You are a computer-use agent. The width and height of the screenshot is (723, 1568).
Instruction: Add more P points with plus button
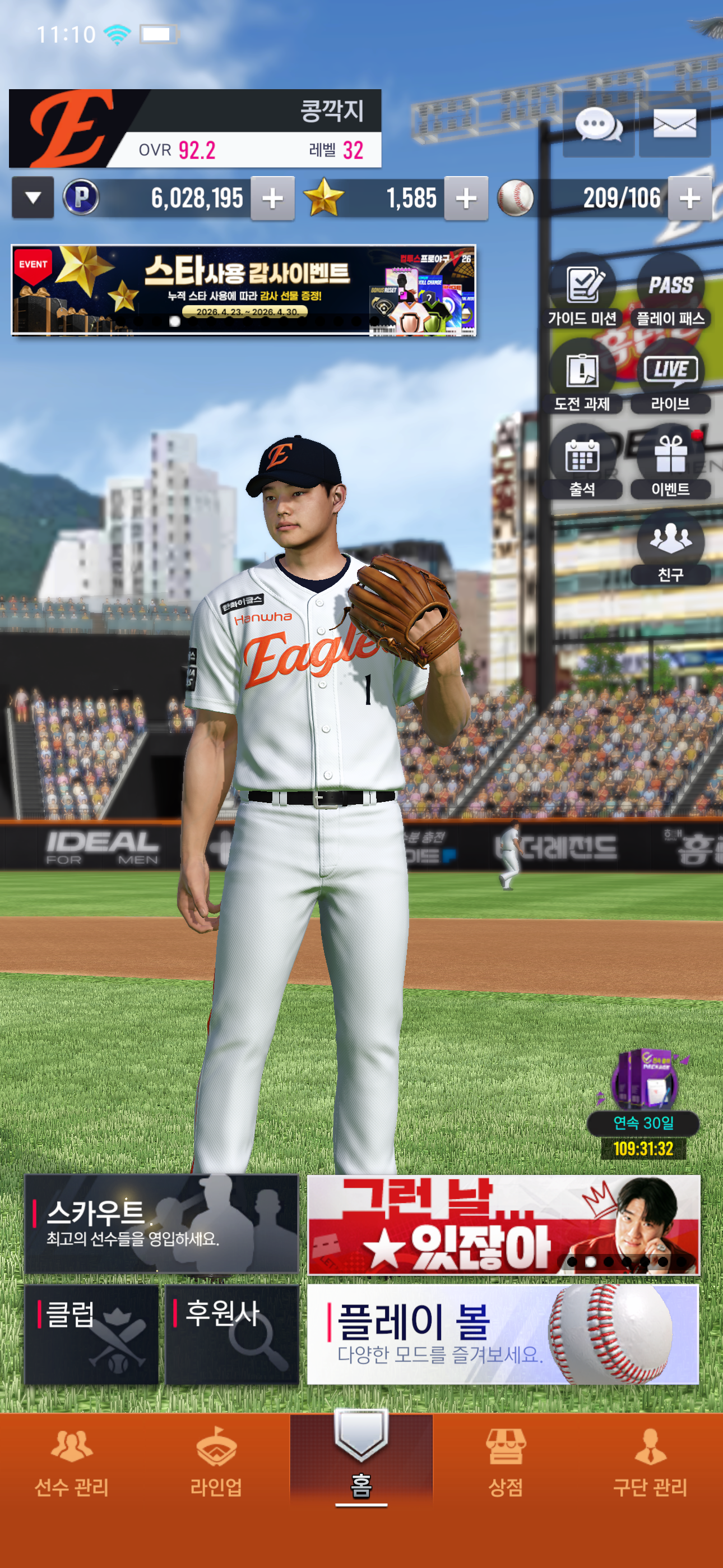[272, 199]
